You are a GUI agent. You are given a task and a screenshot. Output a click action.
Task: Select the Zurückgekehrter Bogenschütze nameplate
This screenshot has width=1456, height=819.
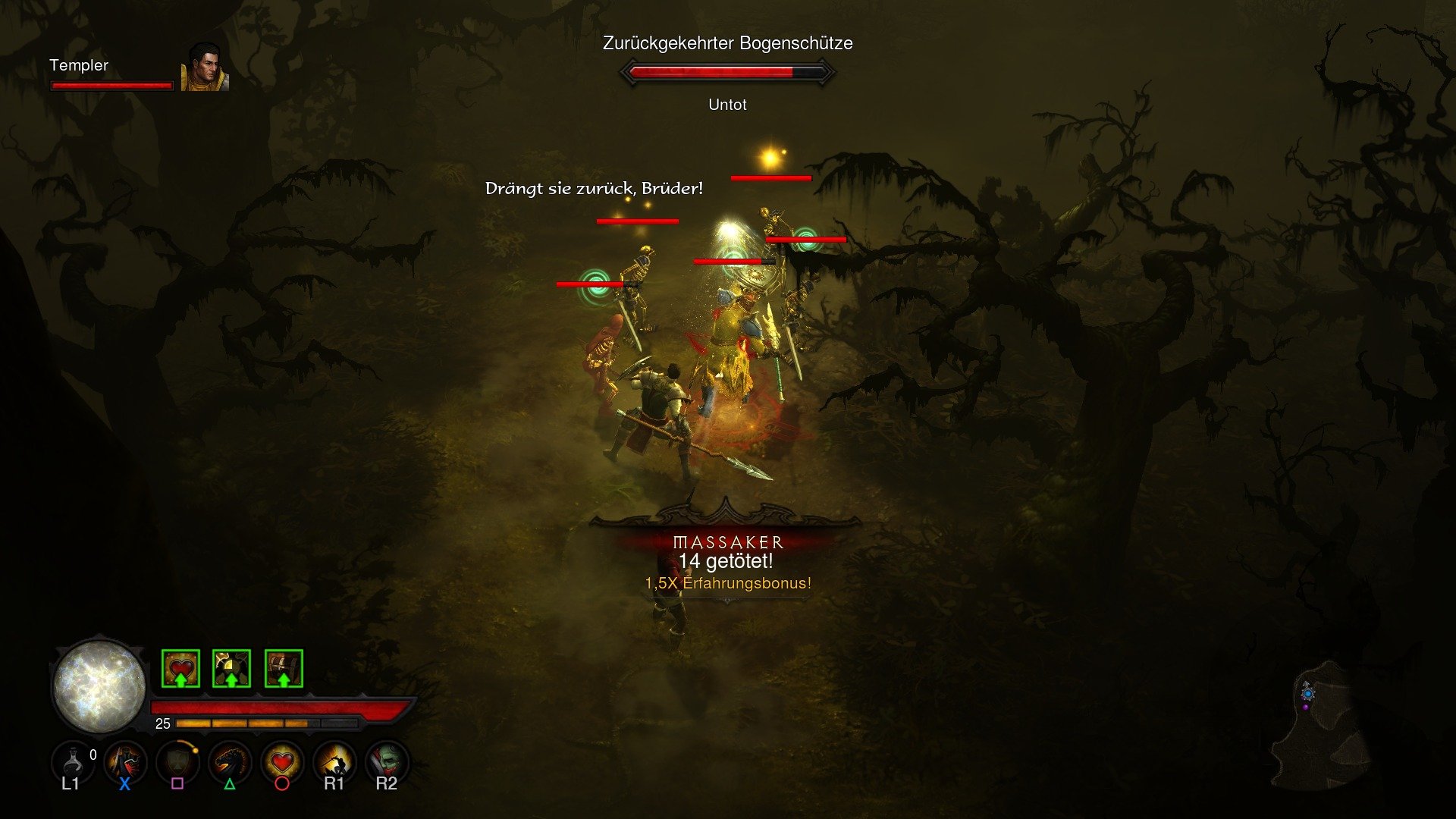pyautogui.click(x=726, y=44)
